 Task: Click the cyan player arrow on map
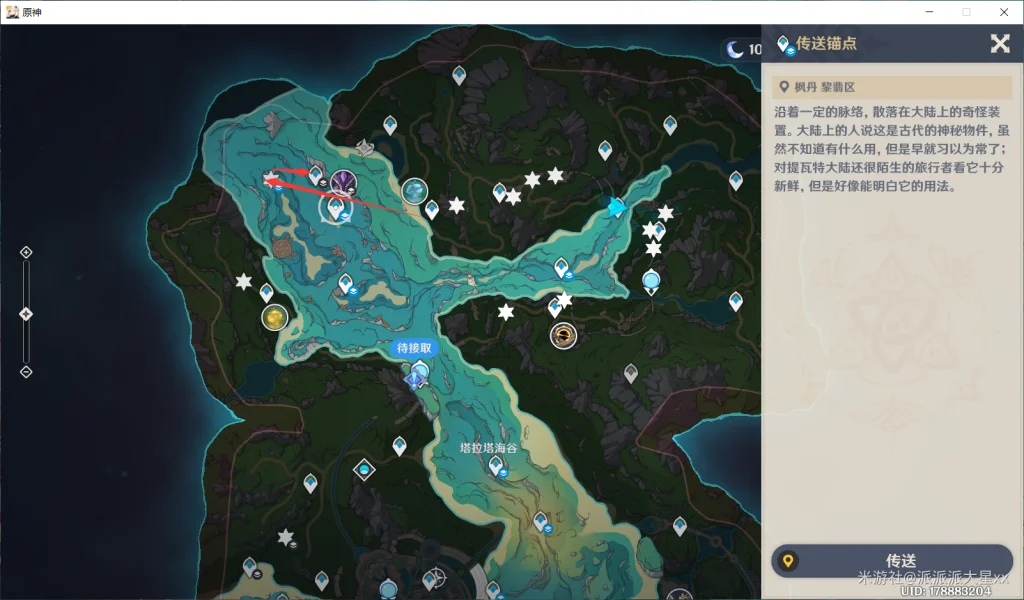coord(616,207)
